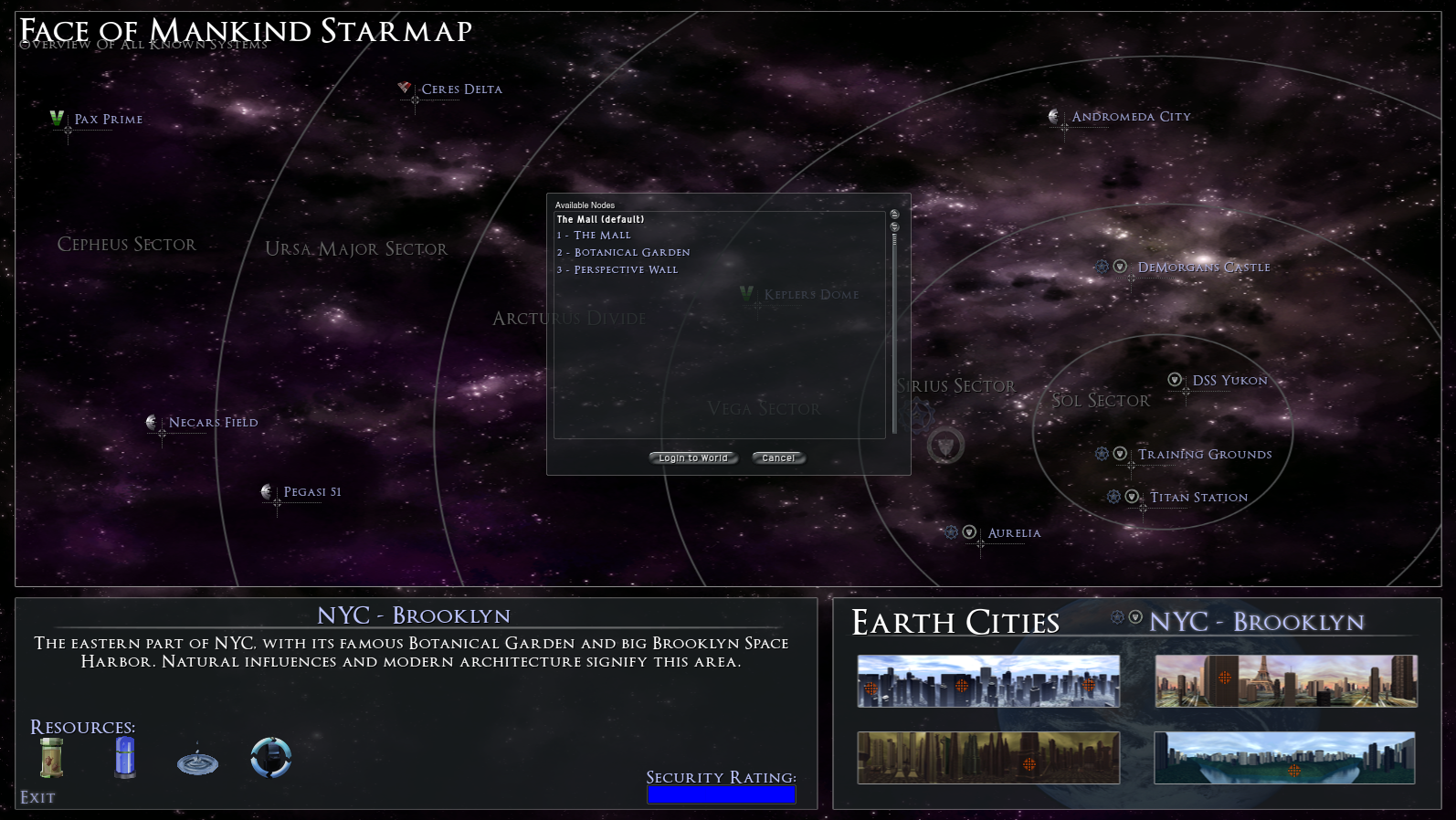The image size is (1456, 820).
Task: Select the DSS Yukon location
Action: click(x=1229, y=381)
